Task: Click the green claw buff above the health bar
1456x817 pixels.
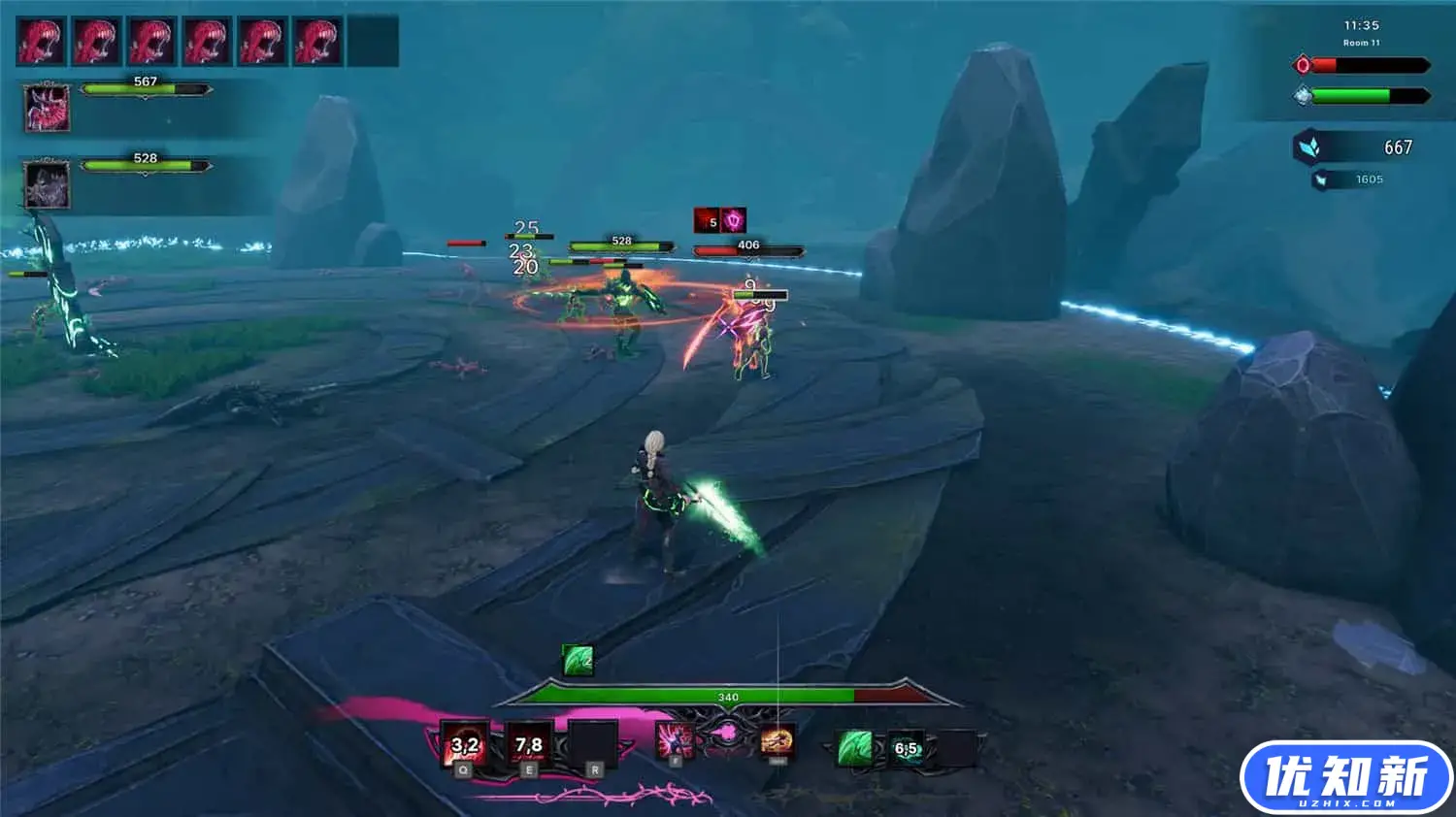Action: (579, 661)
